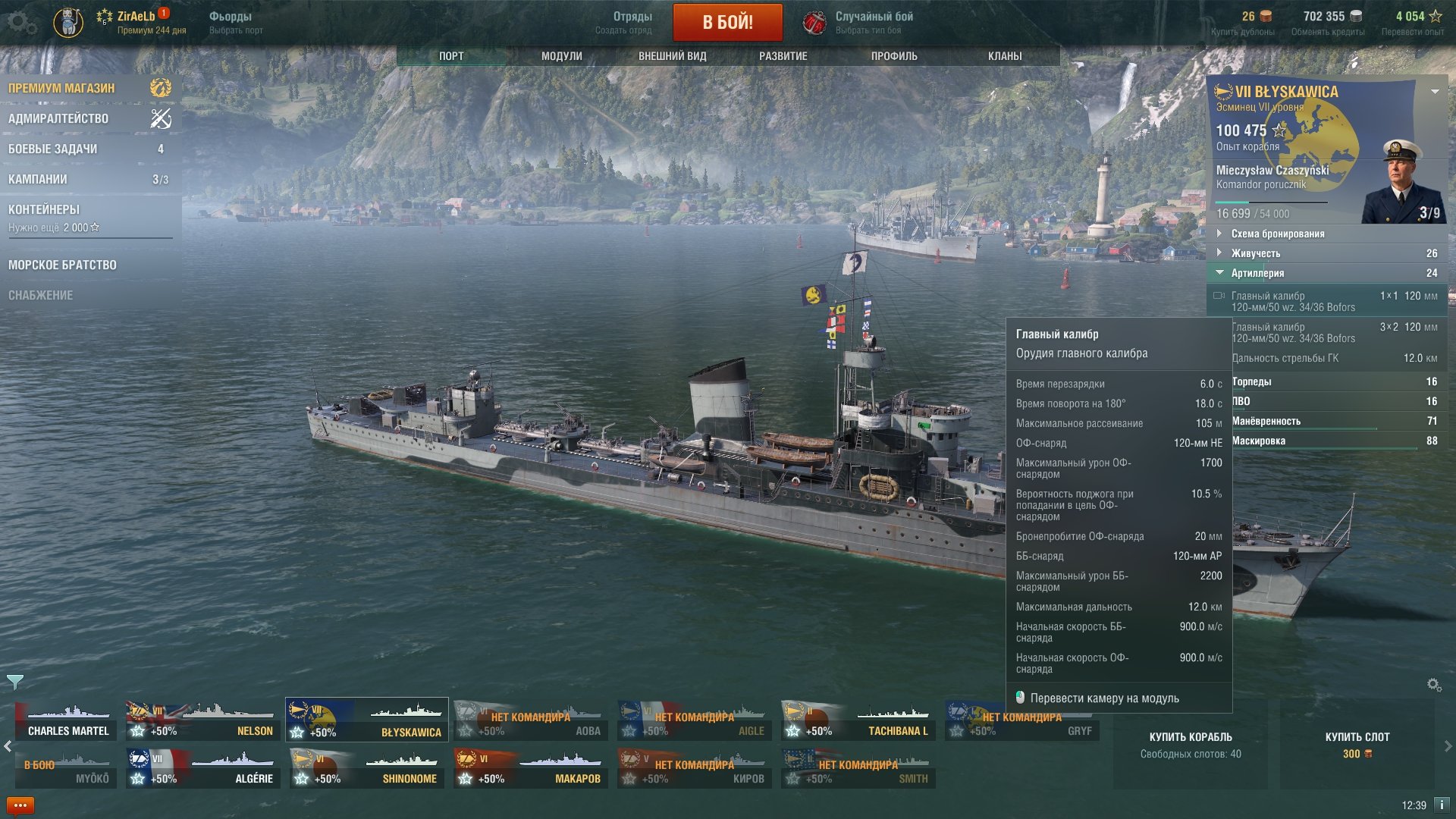Start battle with the В БОЙ! button
The image size is (1456, 819).
tap(727, 22)
